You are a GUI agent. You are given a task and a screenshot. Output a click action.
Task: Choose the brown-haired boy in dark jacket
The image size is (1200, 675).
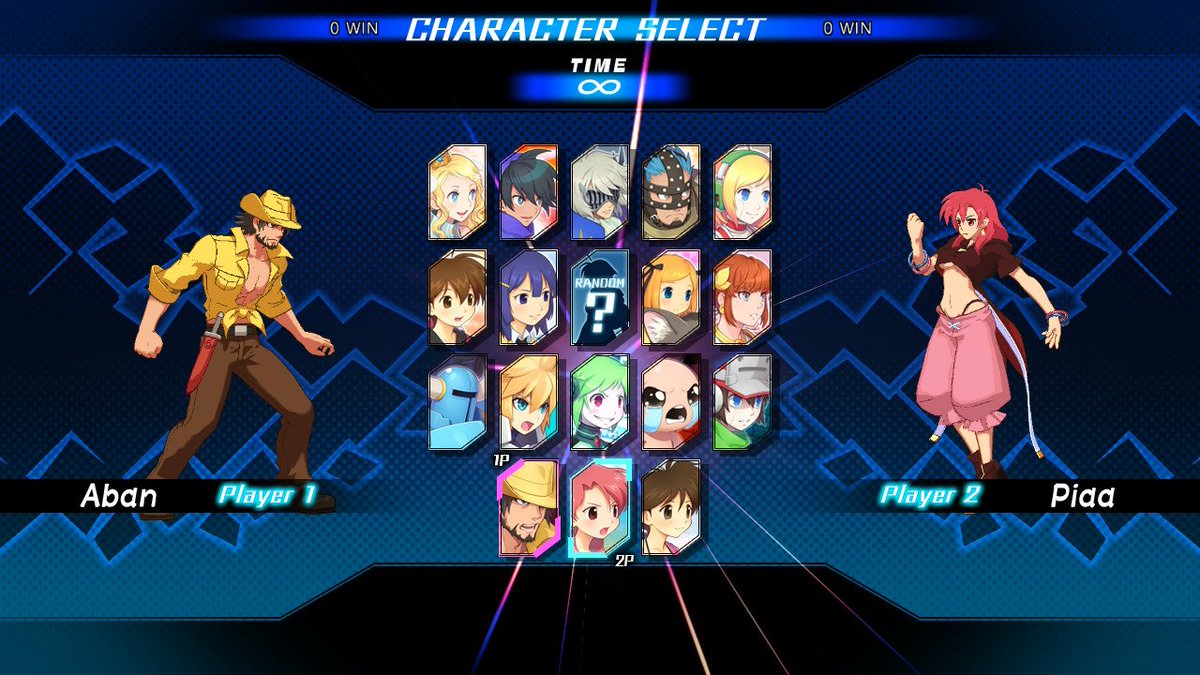pyautogui.click(x=457, y=297)
